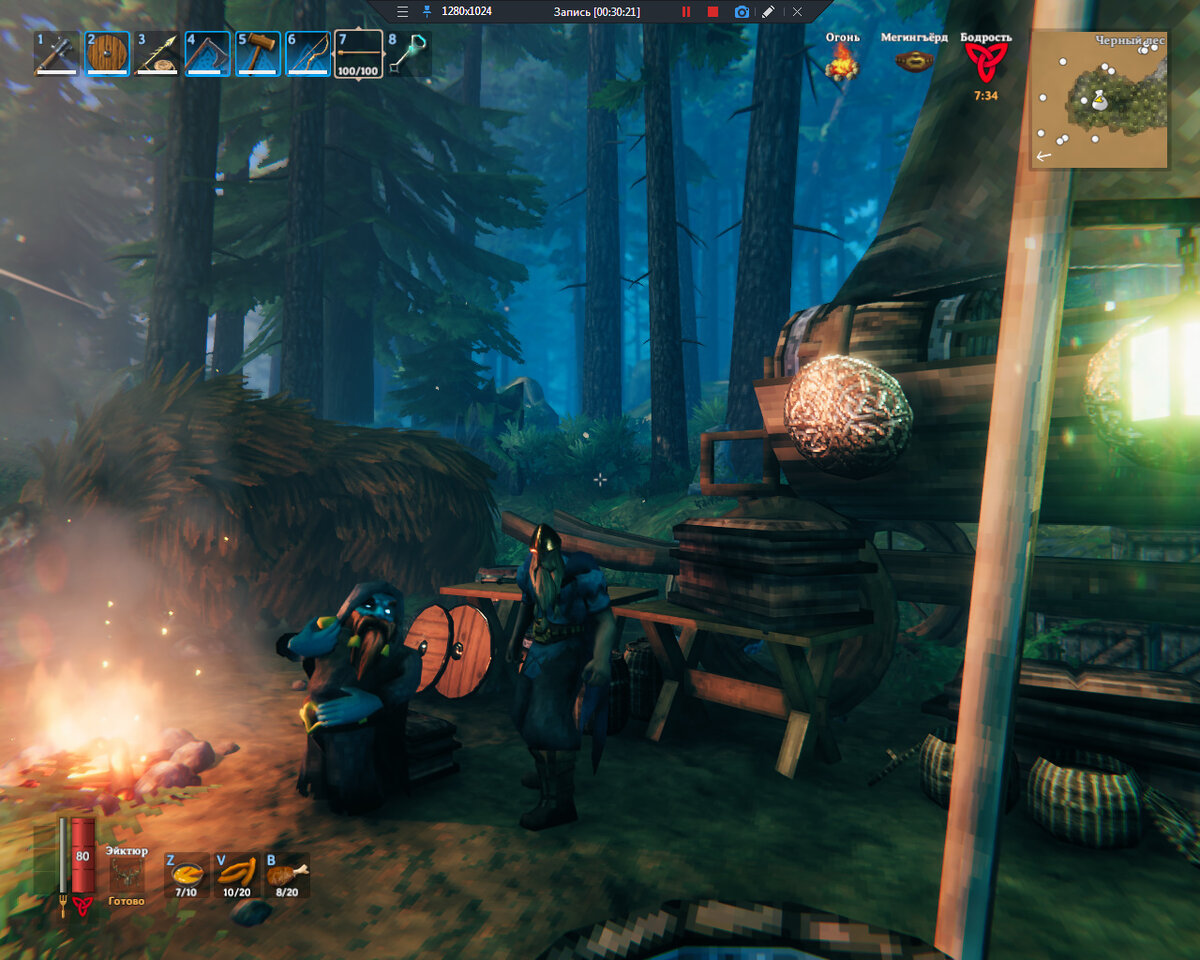This screenshot has height=960, width=1200.
Task: Use the yellow soup bowl on Z
Action: coord(186,874)
